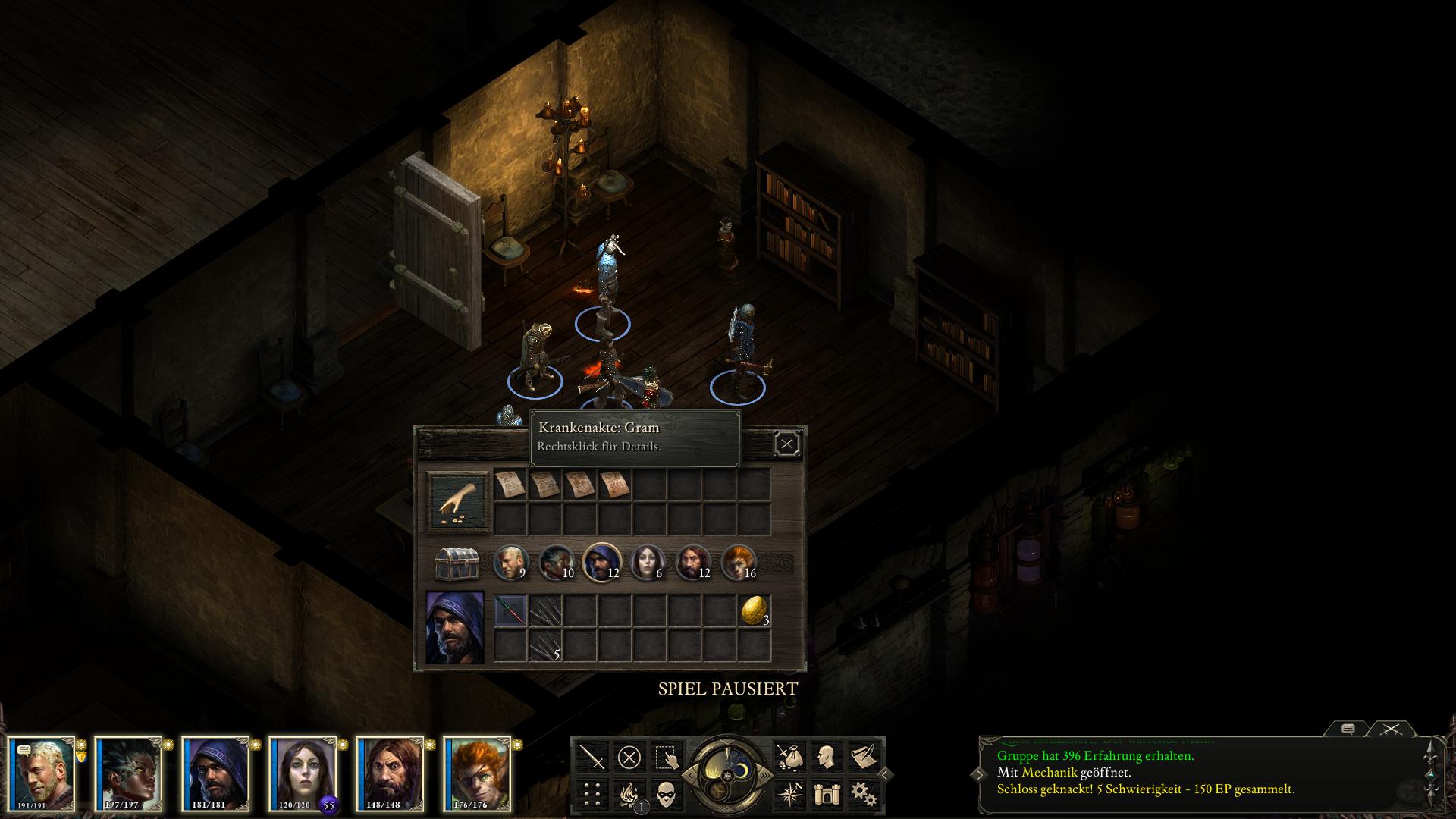Cancel actions with the circled X button

point(629,757)
